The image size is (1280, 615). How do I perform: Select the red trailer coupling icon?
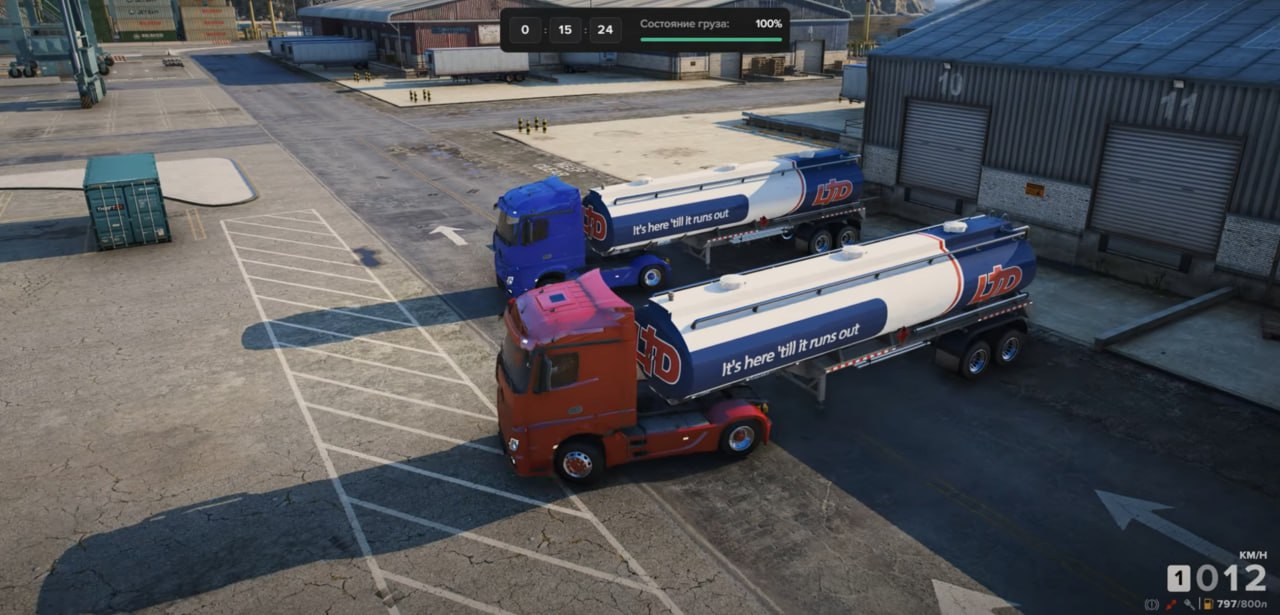click(1170, 604)
